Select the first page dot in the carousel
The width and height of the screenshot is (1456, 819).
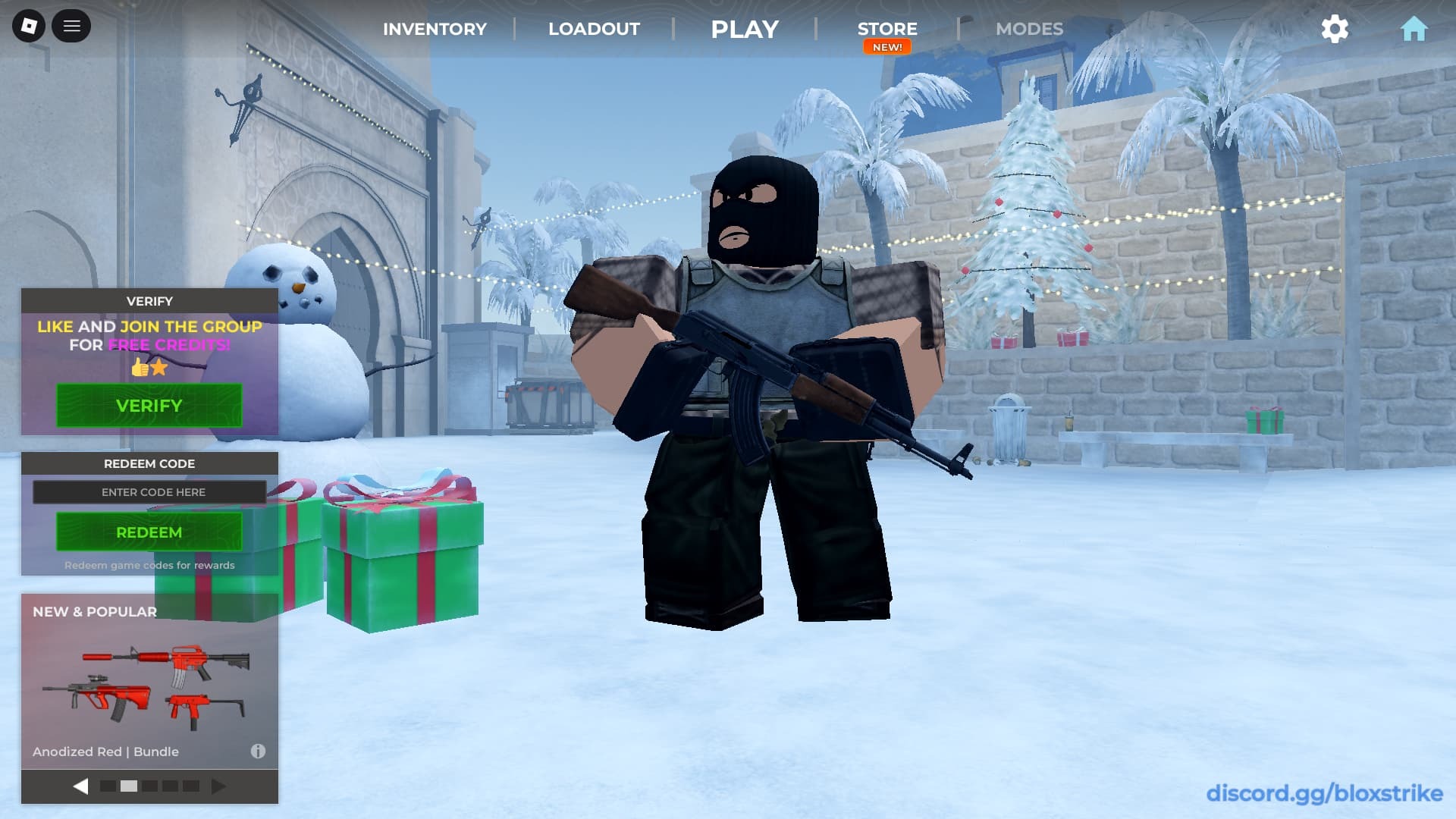(107, 786)
